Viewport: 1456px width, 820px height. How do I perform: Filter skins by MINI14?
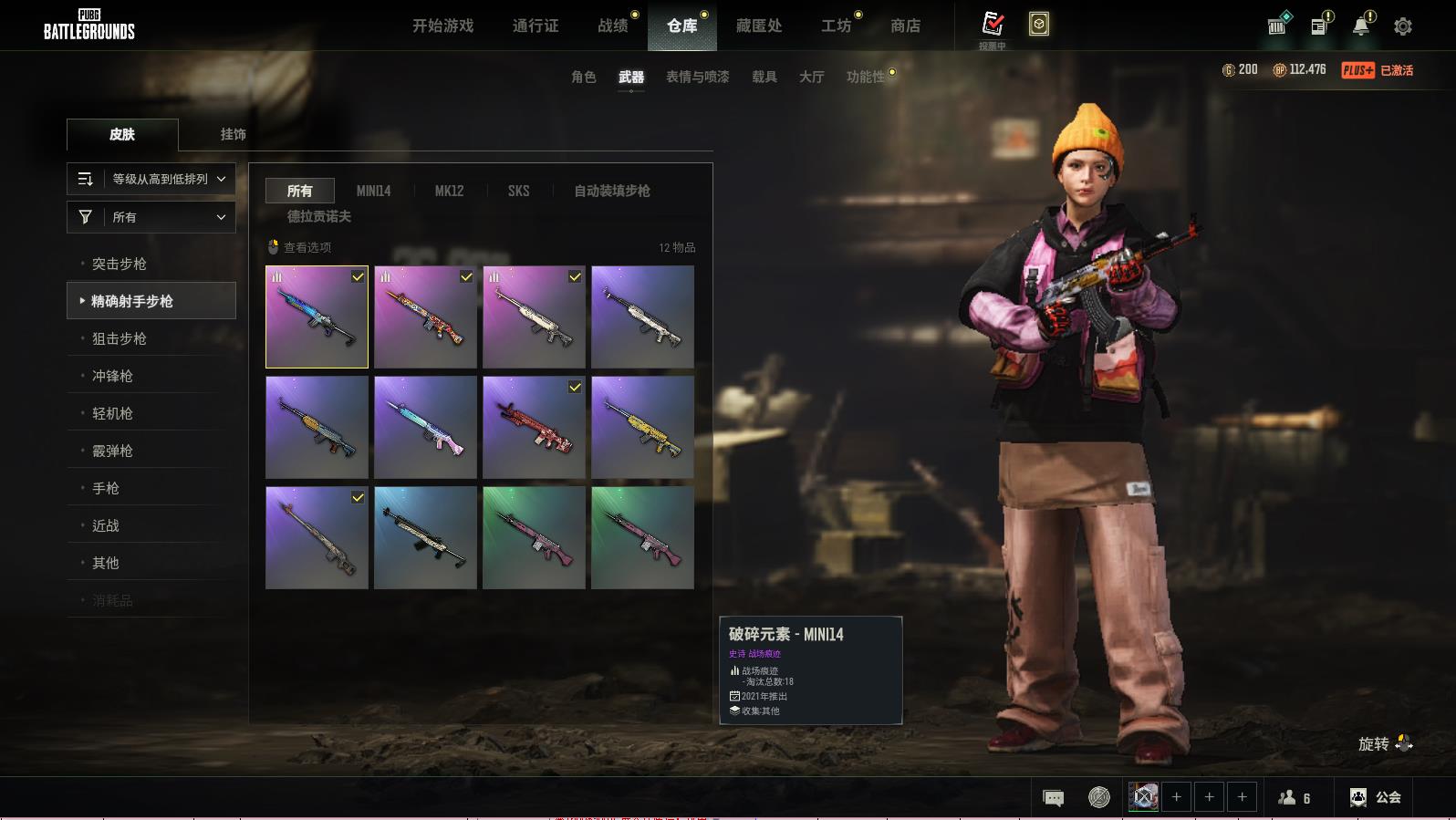click(373, 191)
